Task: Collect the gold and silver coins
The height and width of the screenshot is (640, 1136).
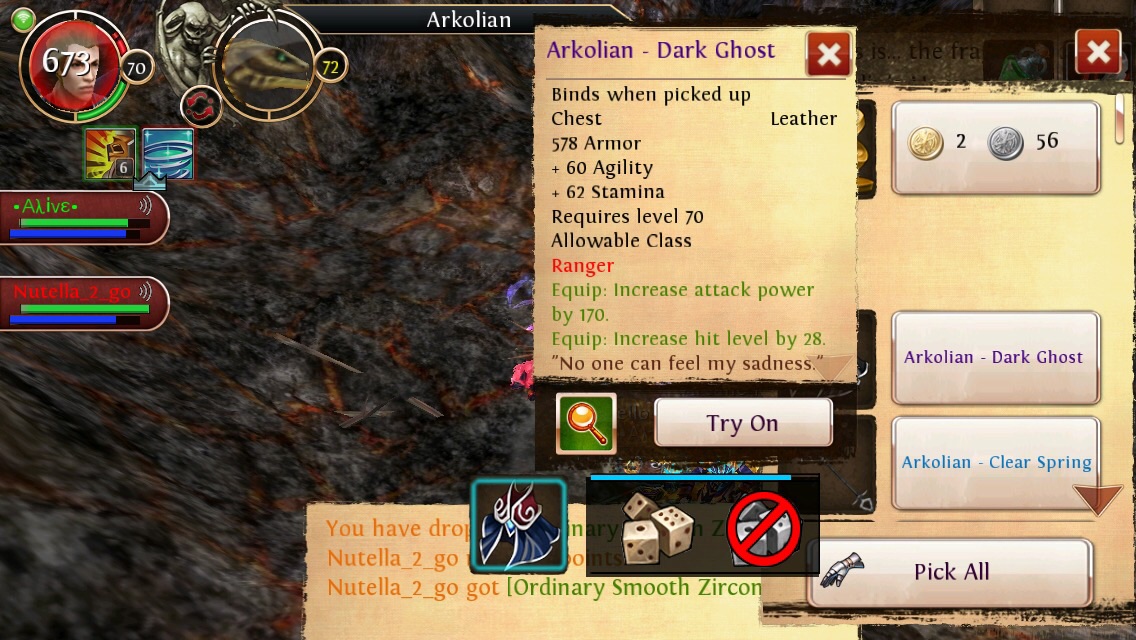Action: pyautogui.click(x=995, y=145)
